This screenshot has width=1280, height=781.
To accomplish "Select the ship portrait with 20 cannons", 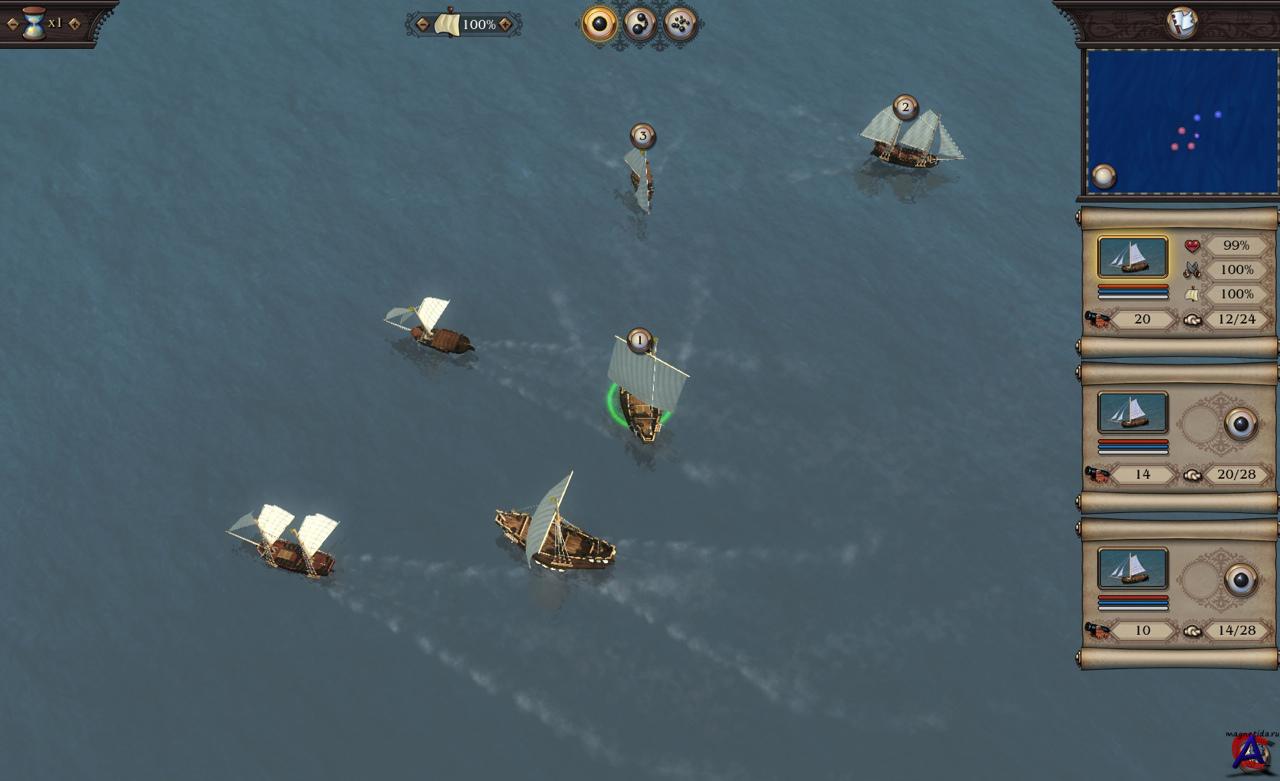I will 1132,257.
